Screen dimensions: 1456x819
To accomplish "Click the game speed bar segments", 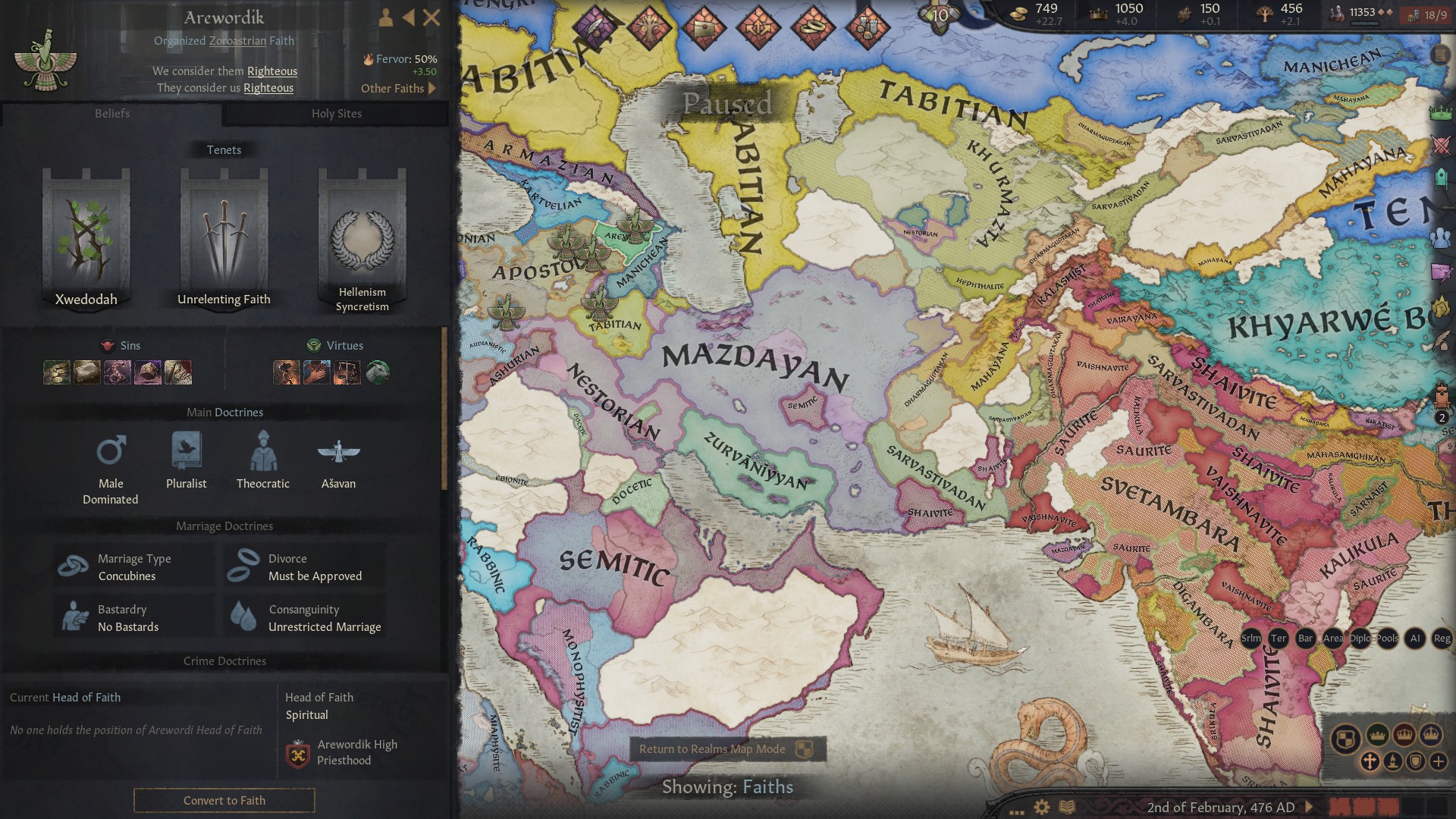I will tap(1365, 808).
